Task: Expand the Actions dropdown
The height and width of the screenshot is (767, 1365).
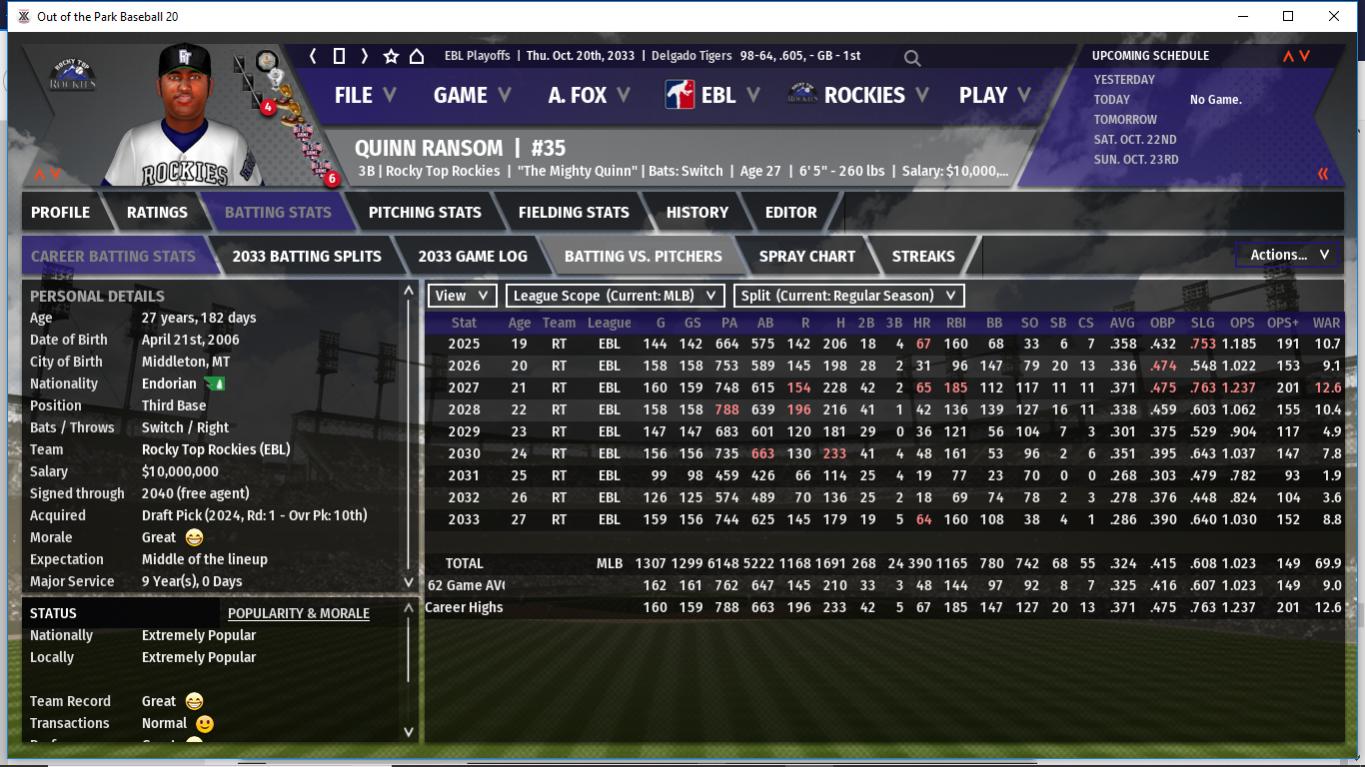Action: coord(1288,255)
